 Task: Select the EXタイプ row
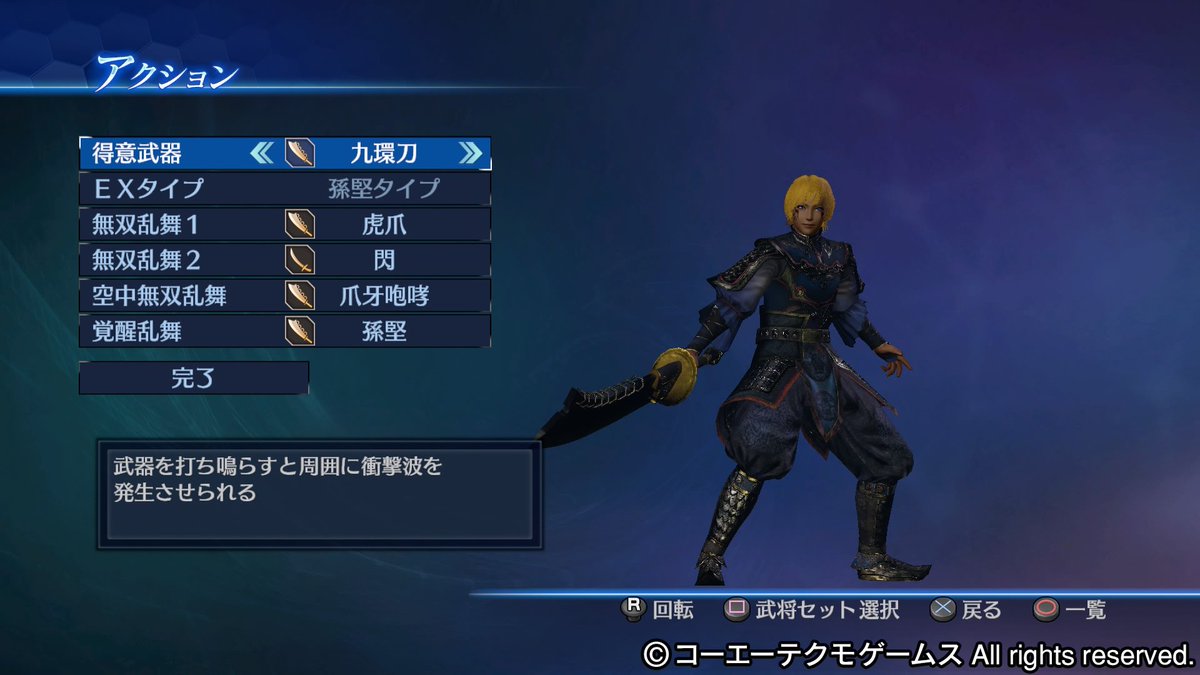tap(285, 189)
